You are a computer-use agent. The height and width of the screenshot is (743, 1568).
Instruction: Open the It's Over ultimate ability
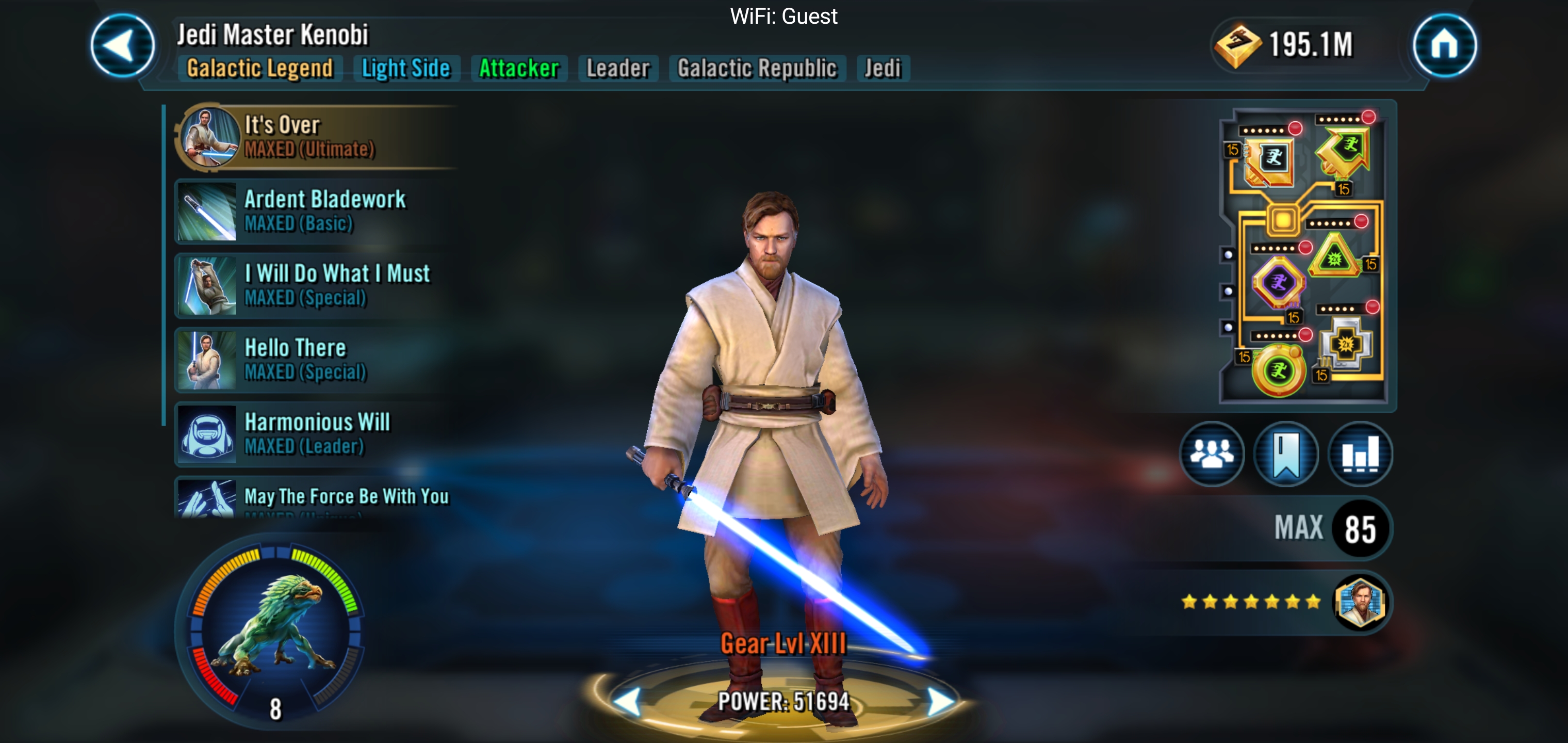click(x=317, y=137)
